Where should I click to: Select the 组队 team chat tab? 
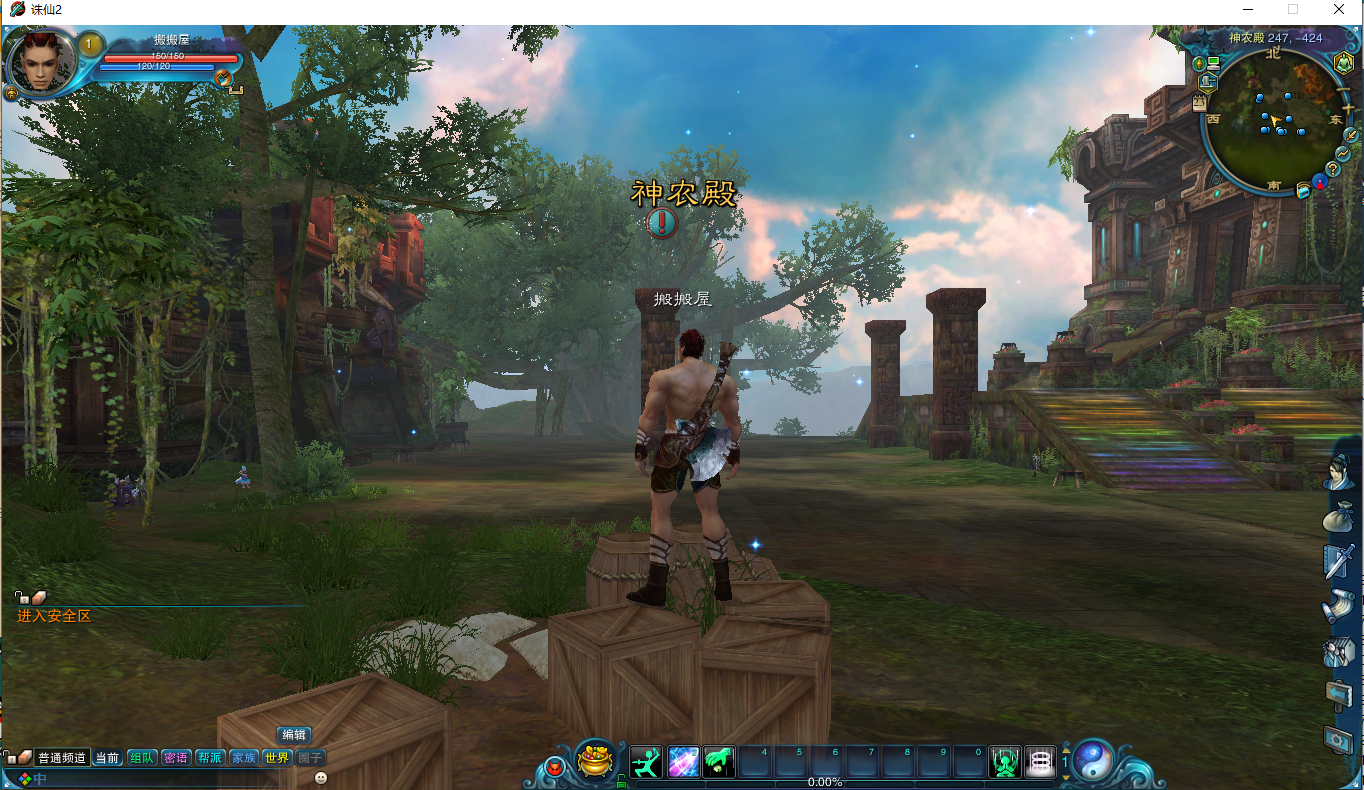(141, 758)
